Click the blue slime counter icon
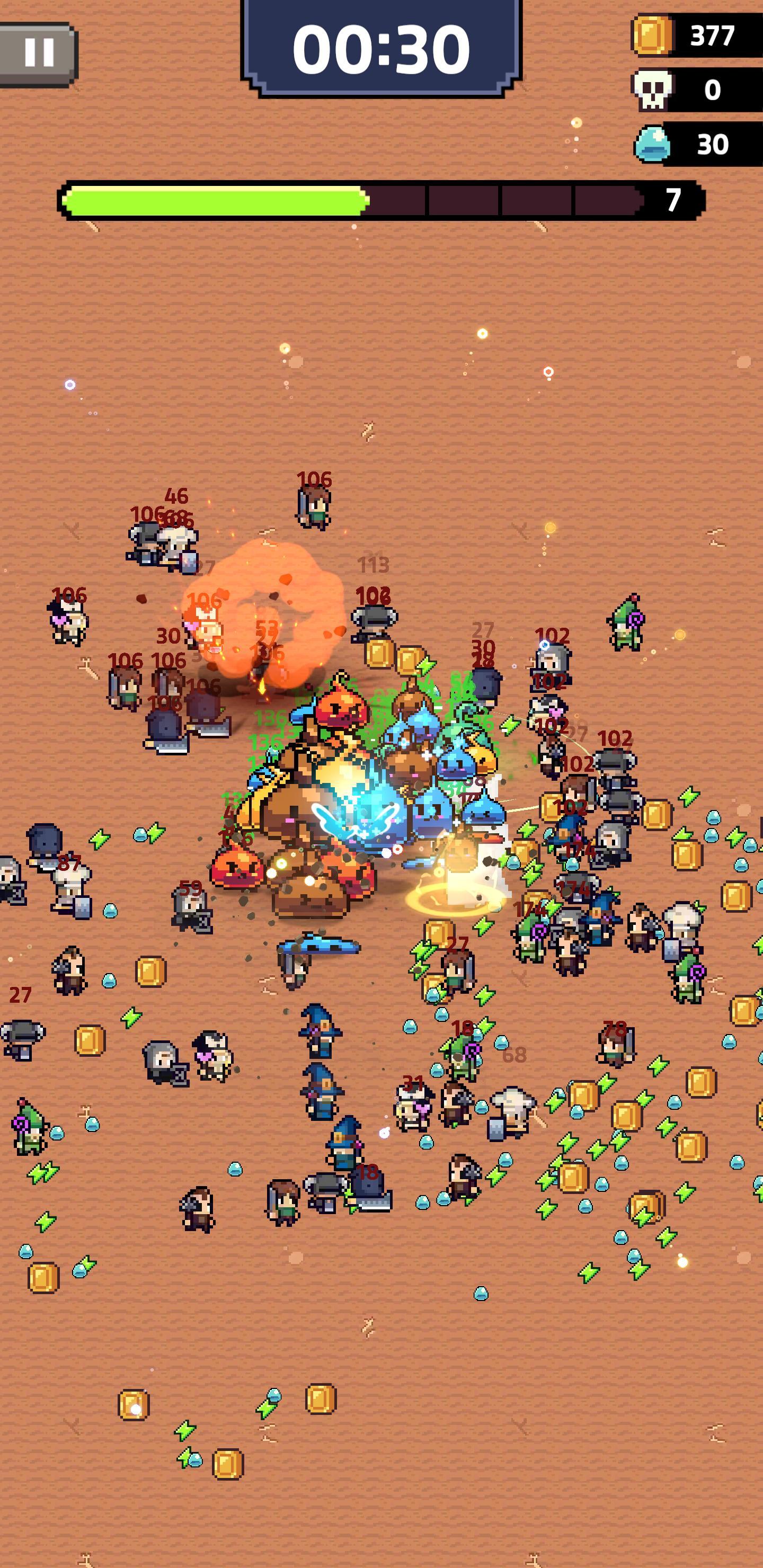Image resolution: width=763 pixels, height=1568 pixels. click(653, 145)
